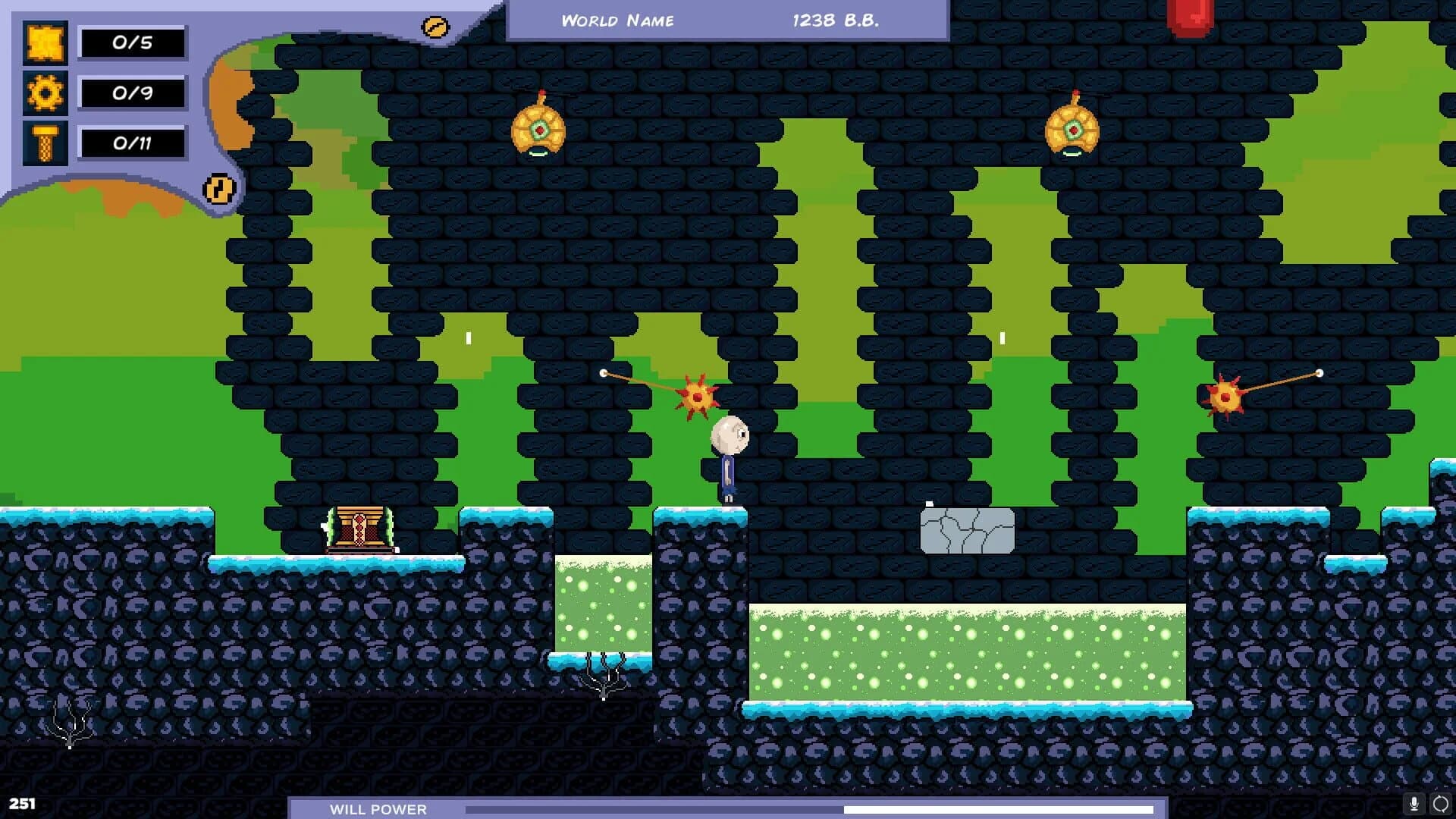Click the 0/9 gear counter field
The height and width of the screenshot is (819, 1456).
[x=133, y=93]
